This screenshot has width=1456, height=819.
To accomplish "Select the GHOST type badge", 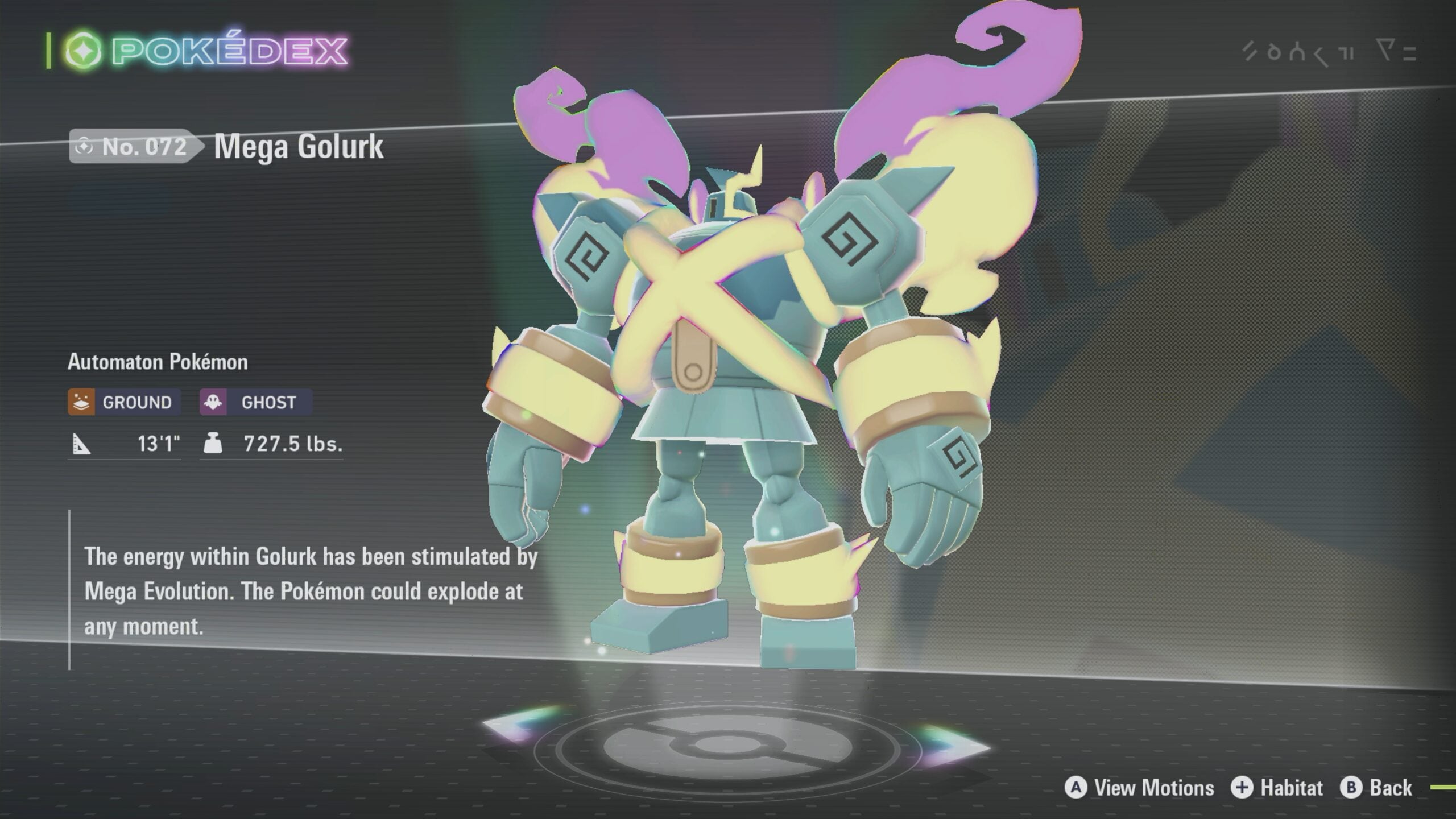I will (255, 402).
